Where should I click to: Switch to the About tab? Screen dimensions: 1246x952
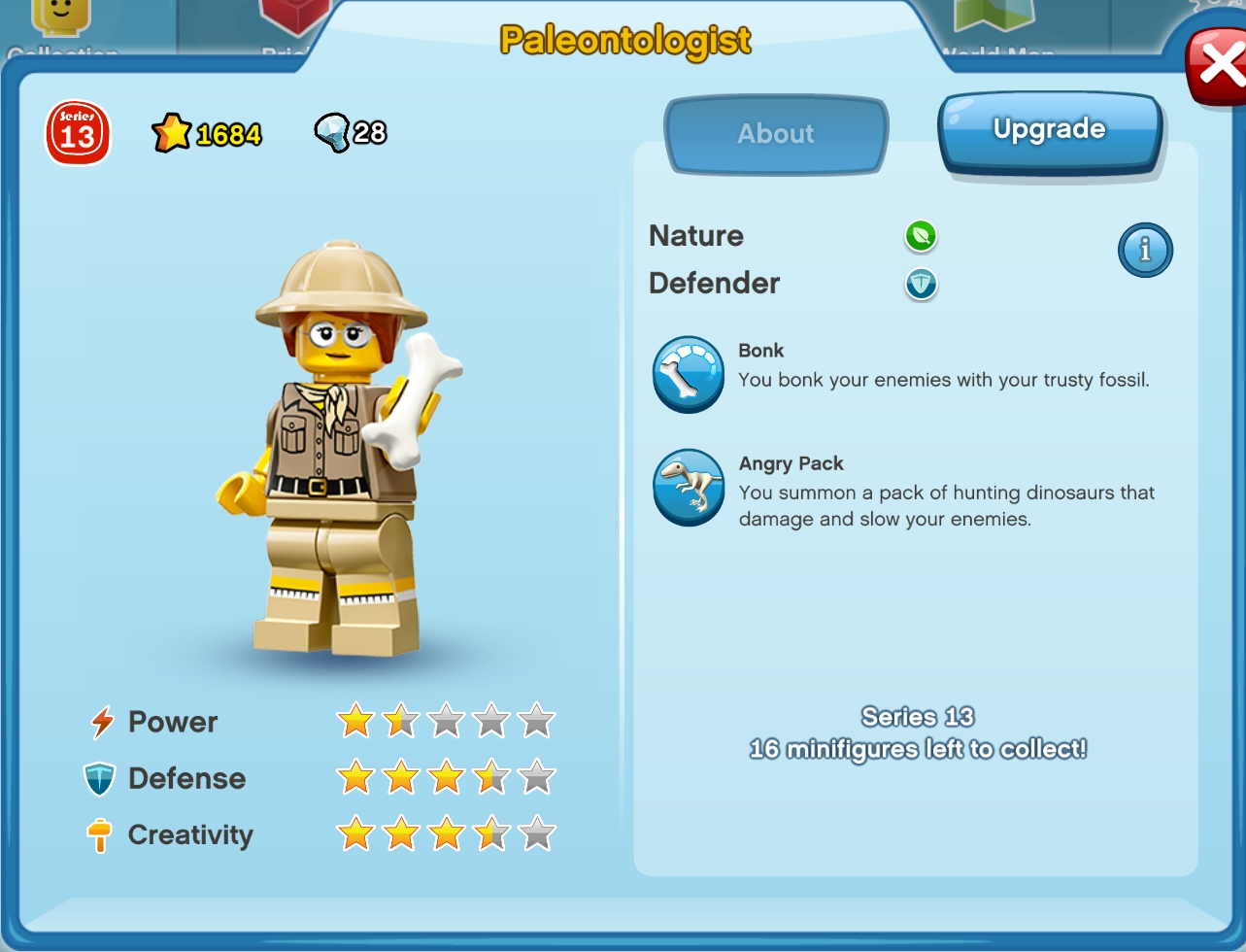point(775,134)
